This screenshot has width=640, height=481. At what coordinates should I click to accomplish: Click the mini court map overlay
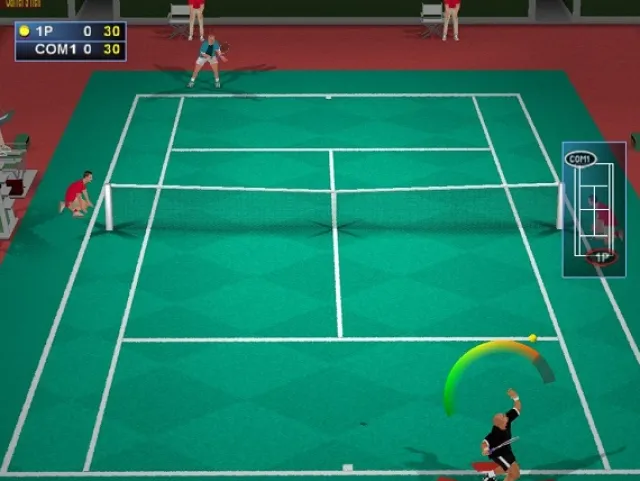[x=594, y=209]
